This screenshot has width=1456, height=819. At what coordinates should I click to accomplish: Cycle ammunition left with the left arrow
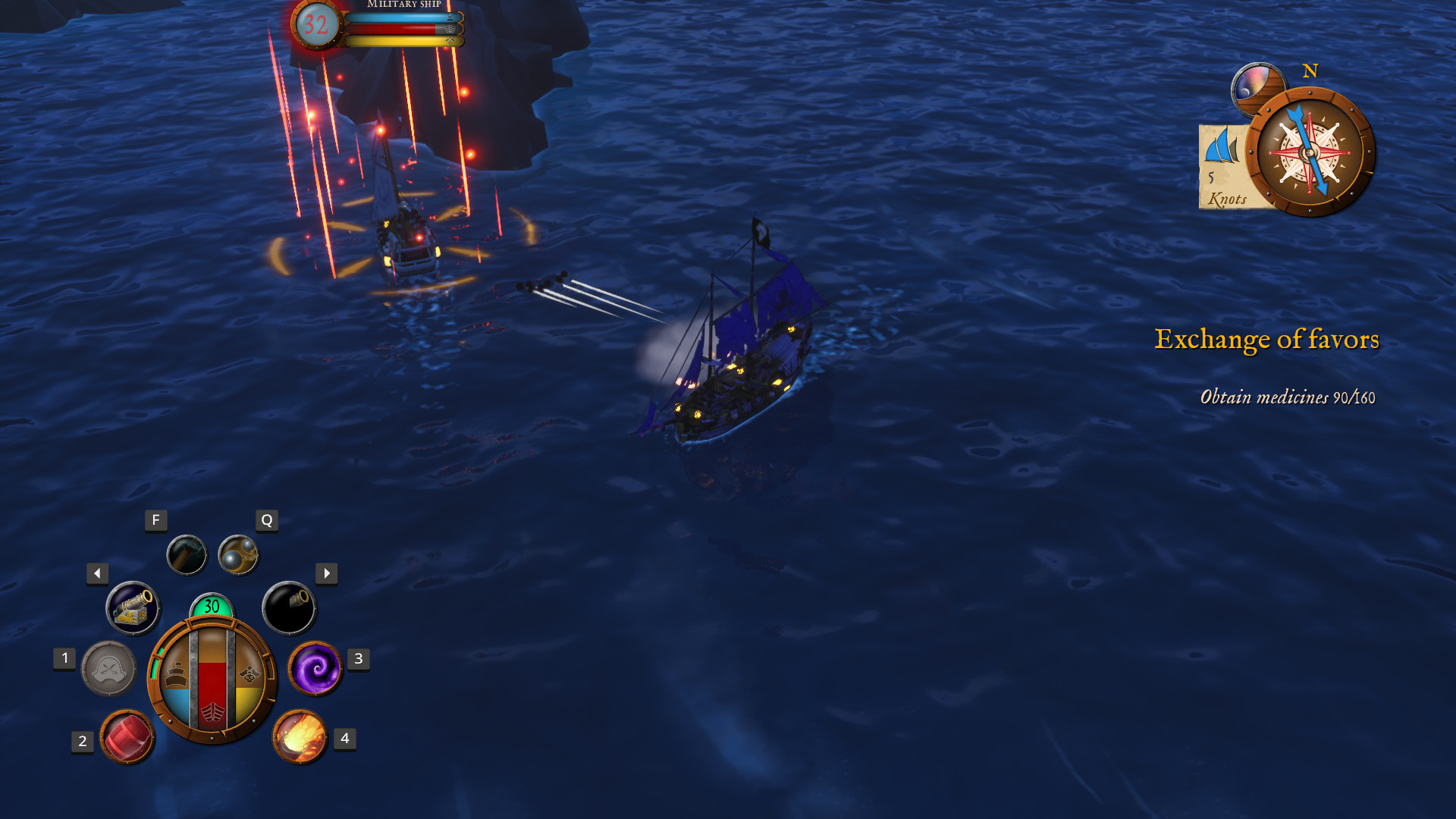[97, 574]
